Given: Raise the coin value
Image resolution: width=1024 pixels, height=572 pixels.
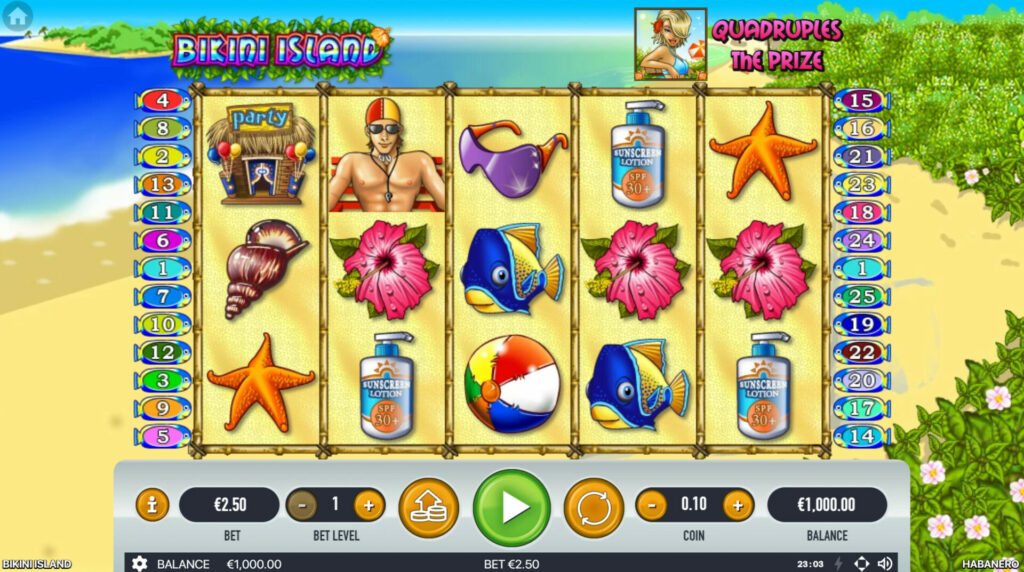Looking at the screenshot, I should pyautogui.click(x=738, y=505).
